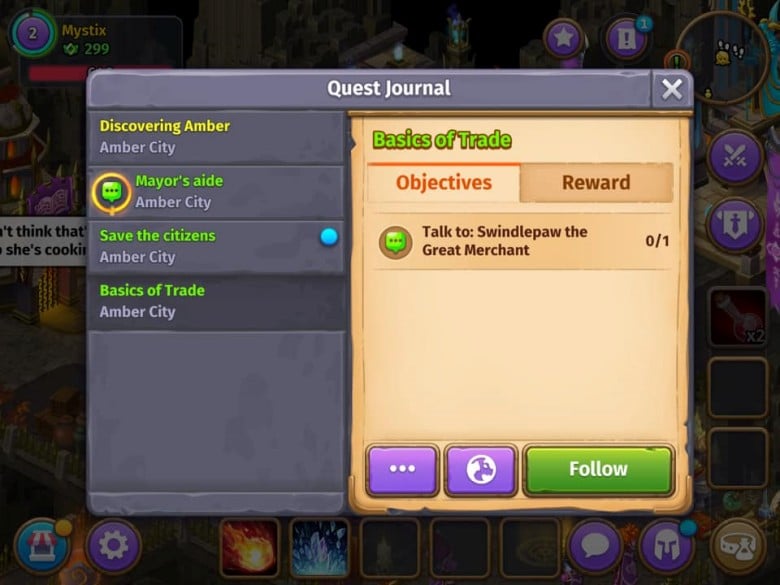Click the star icon at top
780x585 pixels.
point(564,39)
